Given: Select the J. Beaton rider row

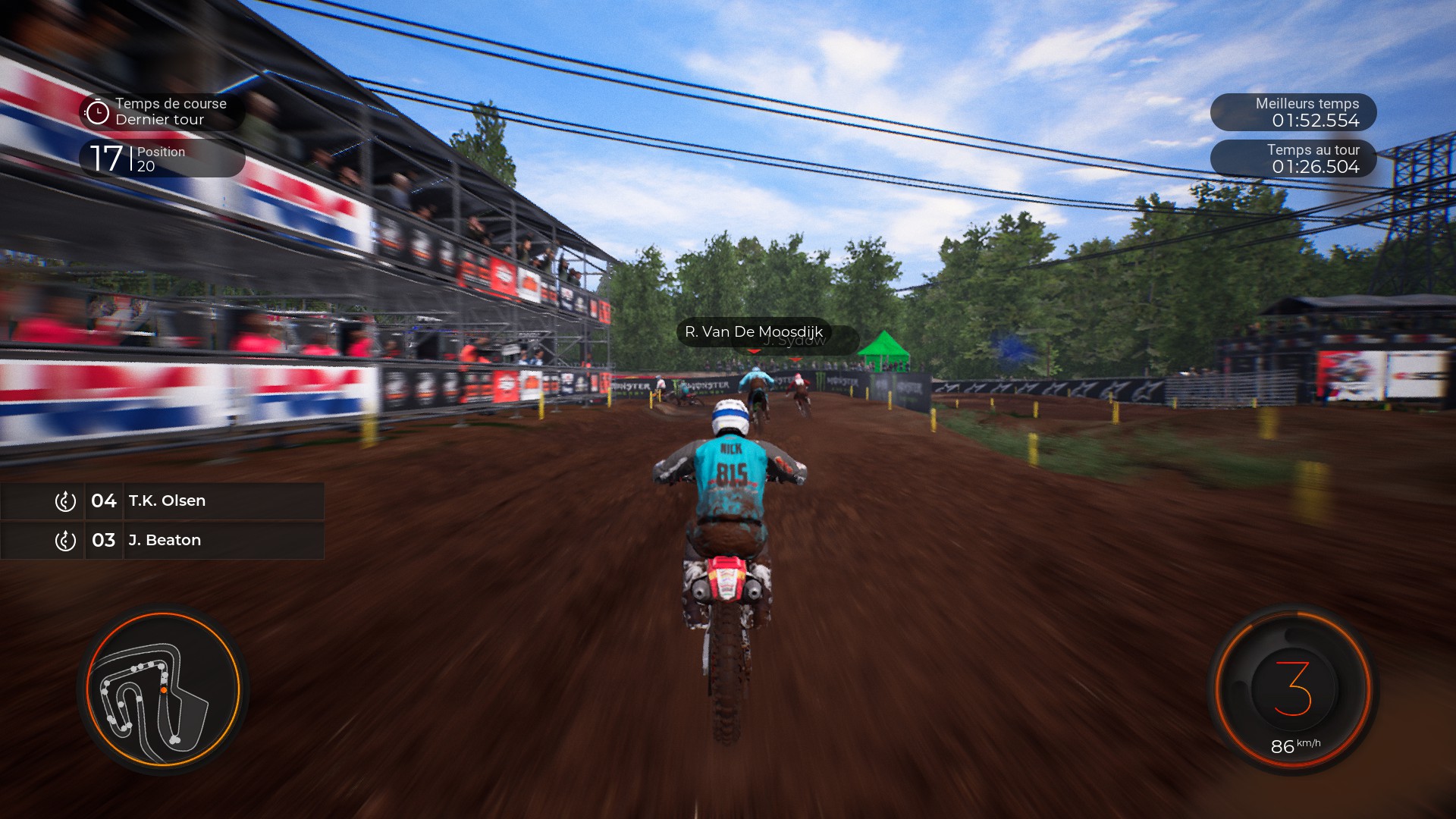Looking at the screenshot, I should [162, 540].
